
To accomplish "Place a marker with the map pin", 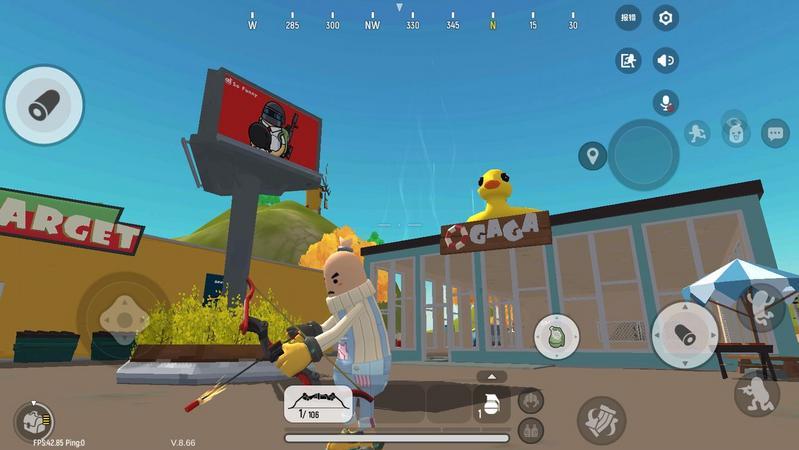I will tap(592, 155).
